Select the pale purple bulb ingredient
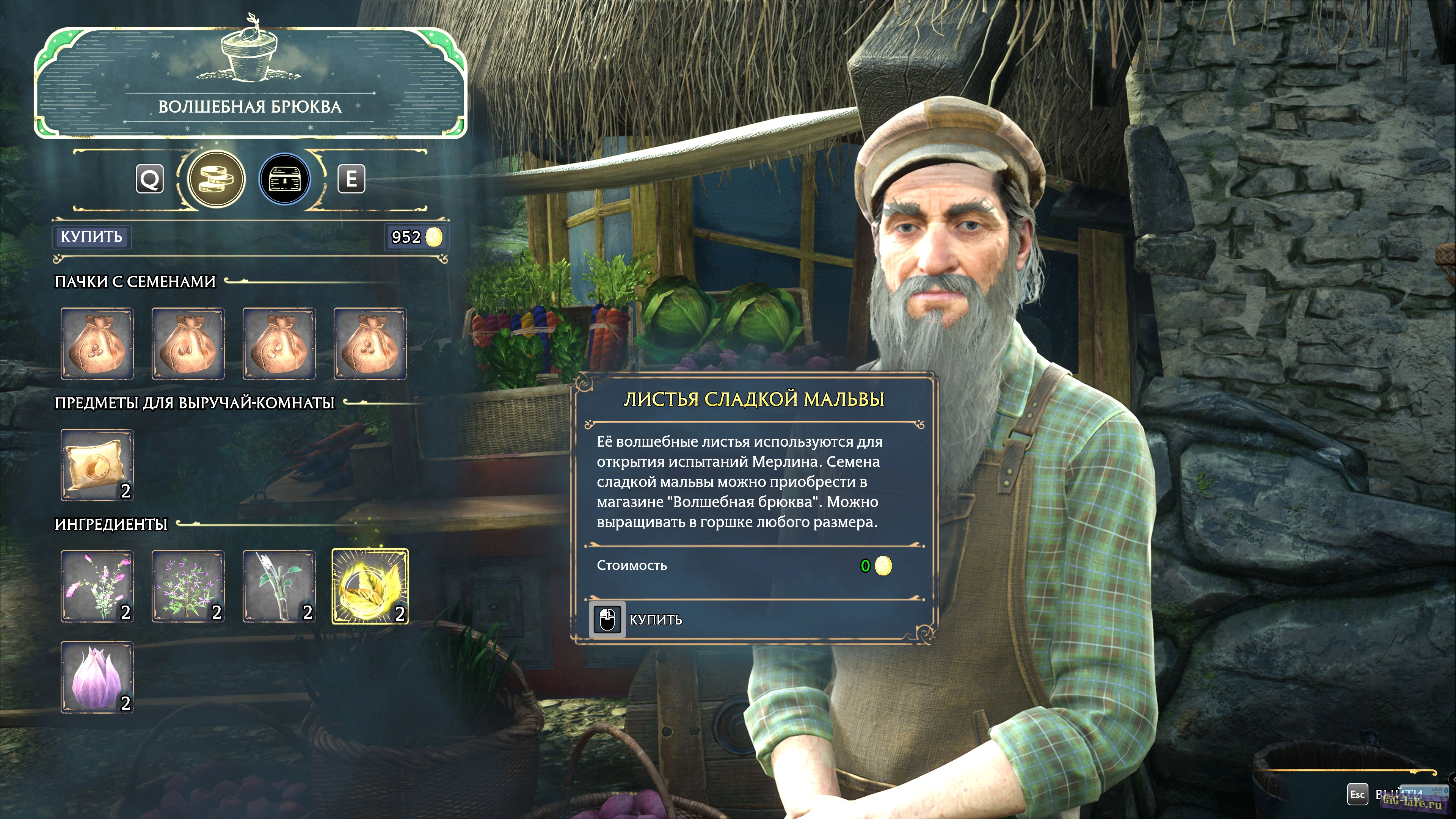Viewport: 1456px width, 819px height. pos(97,676)
